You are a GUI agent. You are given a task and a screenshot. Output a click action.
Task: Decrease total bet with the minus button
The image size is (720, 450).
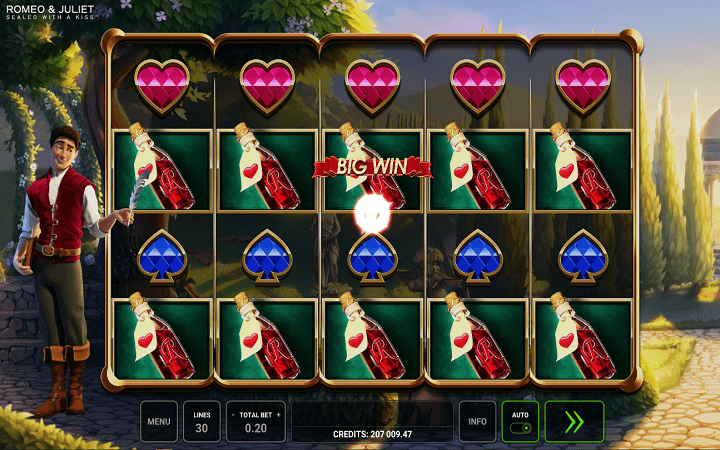click(232, 414)
